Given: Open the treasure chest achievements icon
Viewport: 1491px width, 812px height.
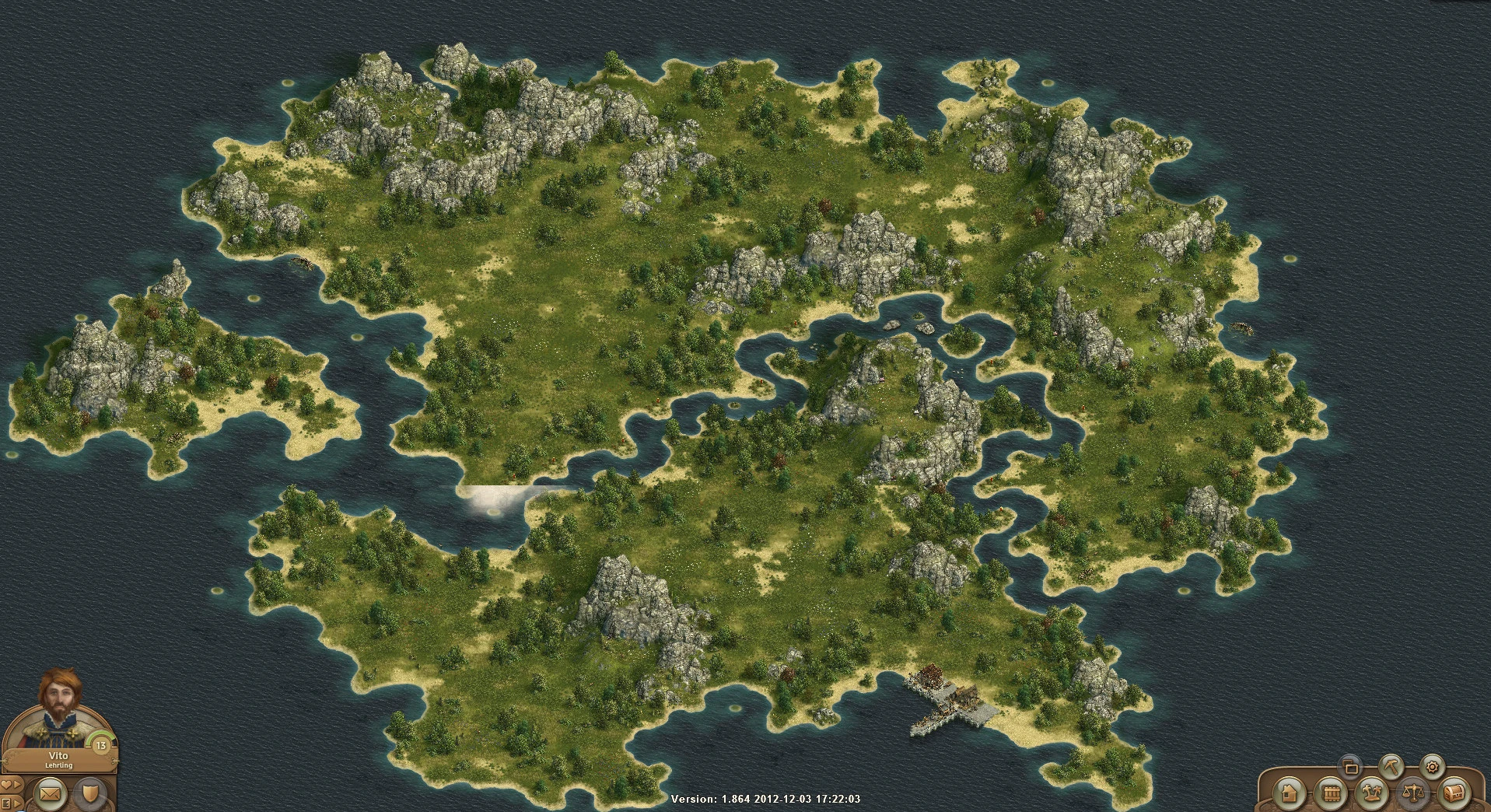Looking at the screenshot, I should (1454, 795).
